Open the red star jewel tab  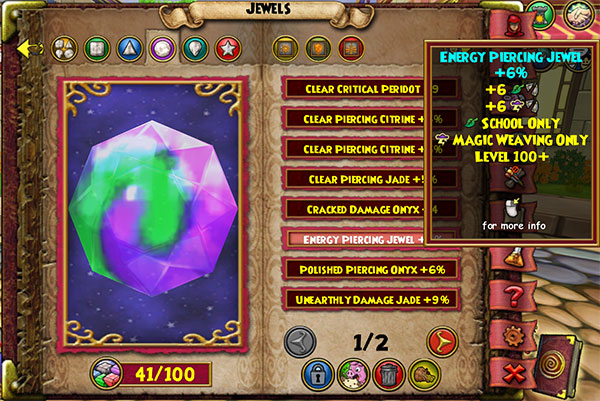point(226,47)
